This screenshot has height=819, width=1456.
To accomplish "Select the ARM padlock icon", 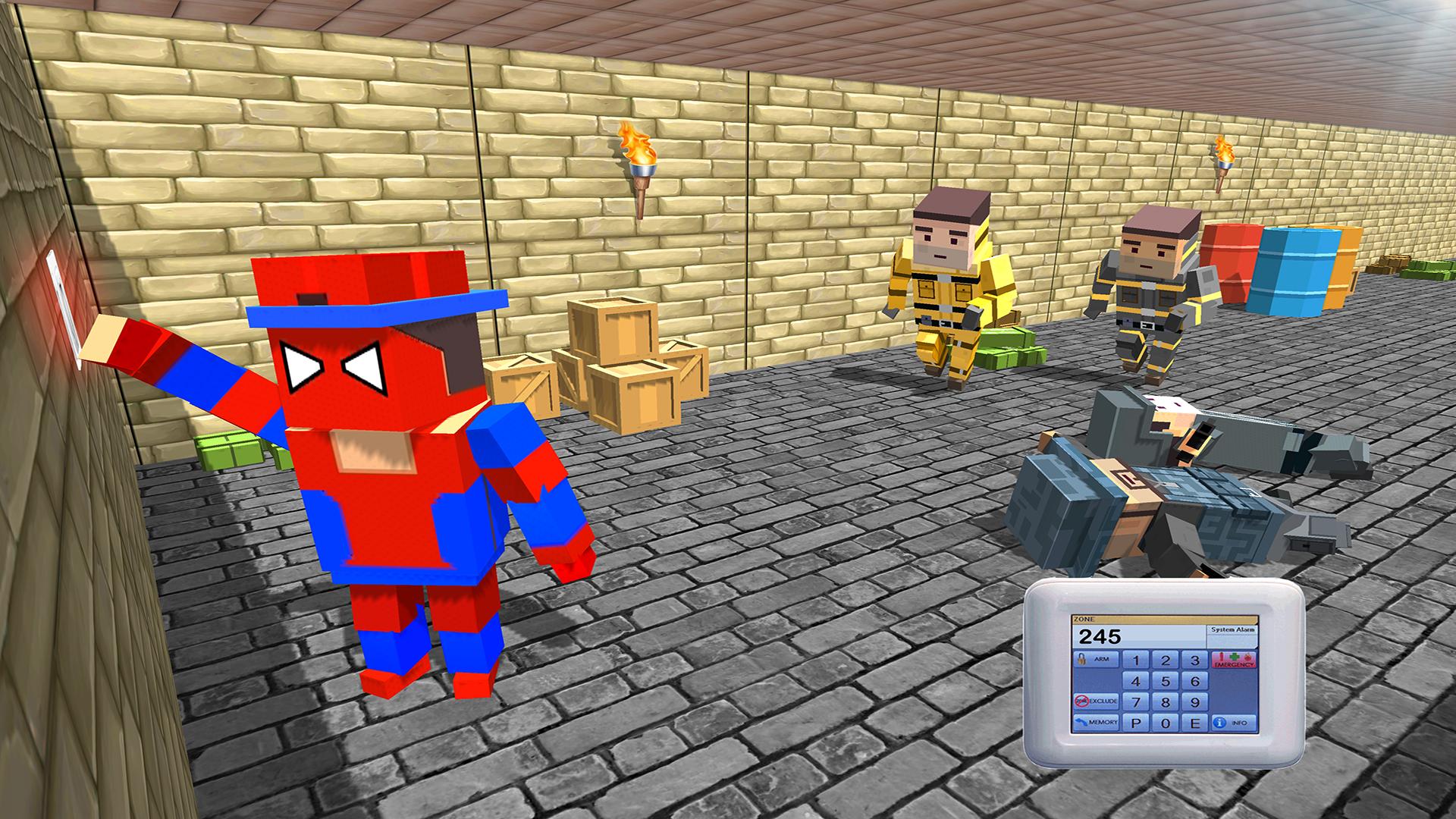I will [1081, 658].
